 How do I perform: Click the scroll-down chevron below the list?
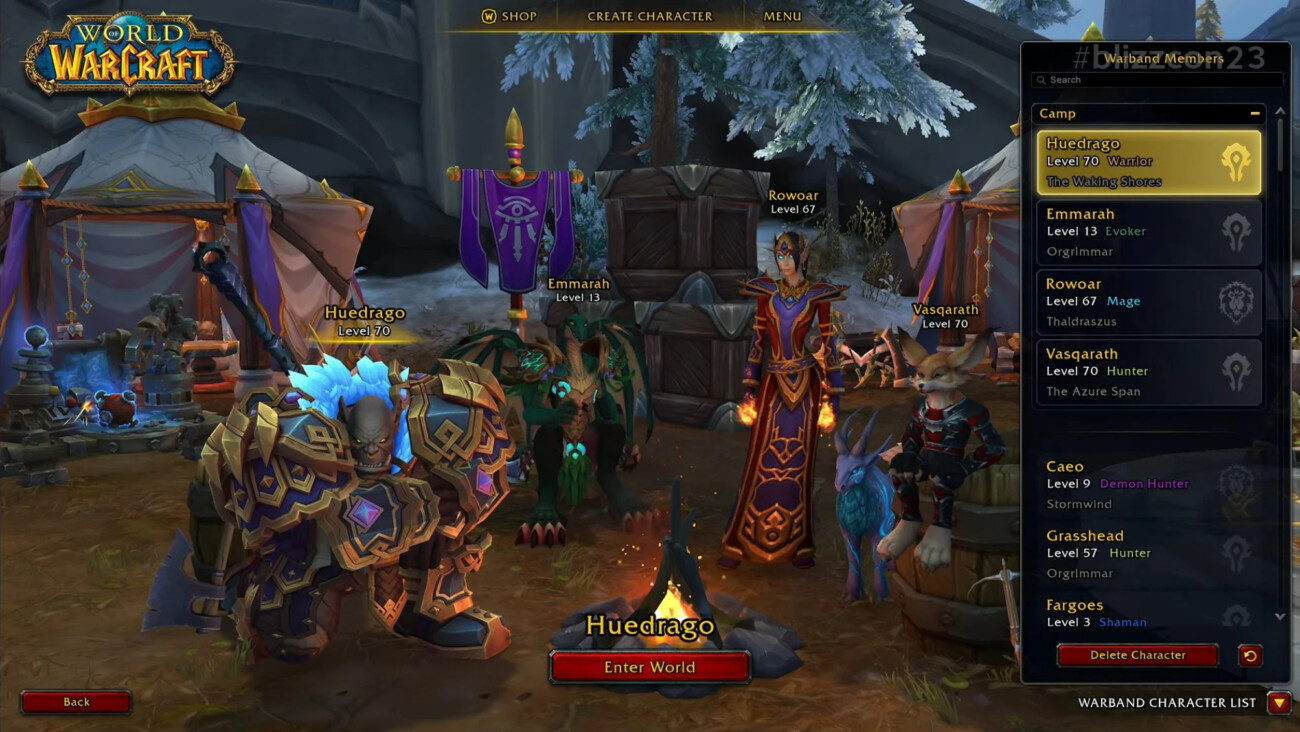(1282, 617)
